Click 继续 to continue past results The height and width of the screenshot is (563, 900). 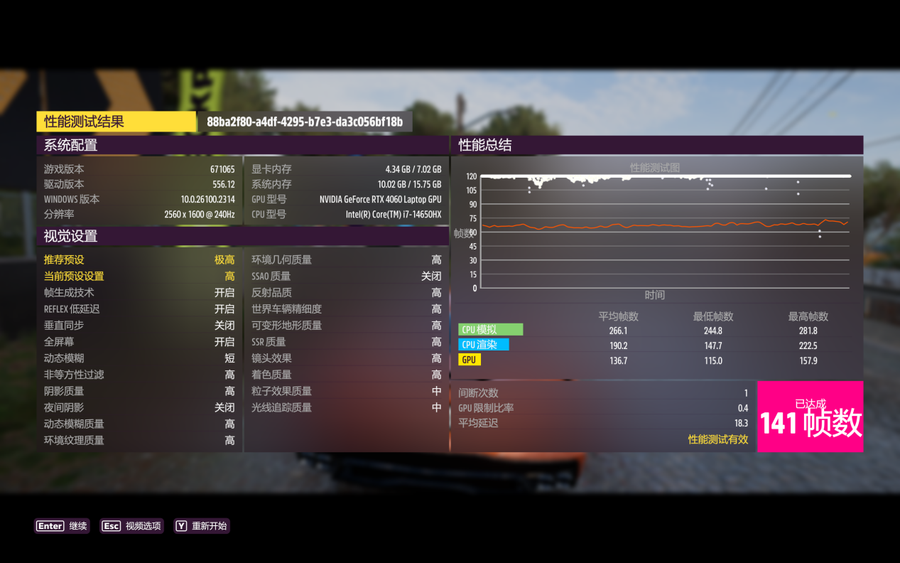(x=64, y=526)
